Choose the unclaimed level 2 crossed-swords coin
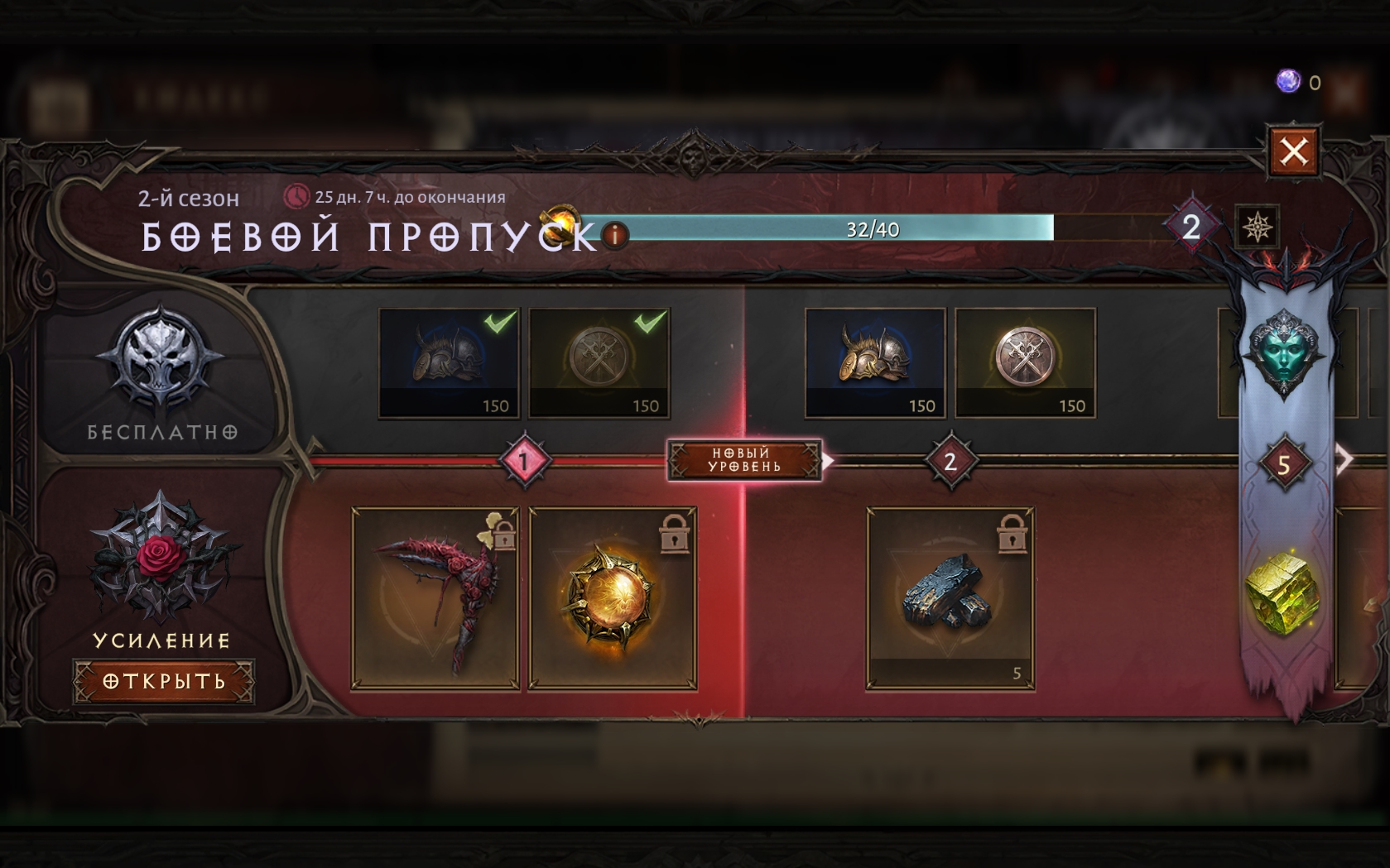Image resolution: width=1390 pixels, height=868 pixels. click(1025, 362)
